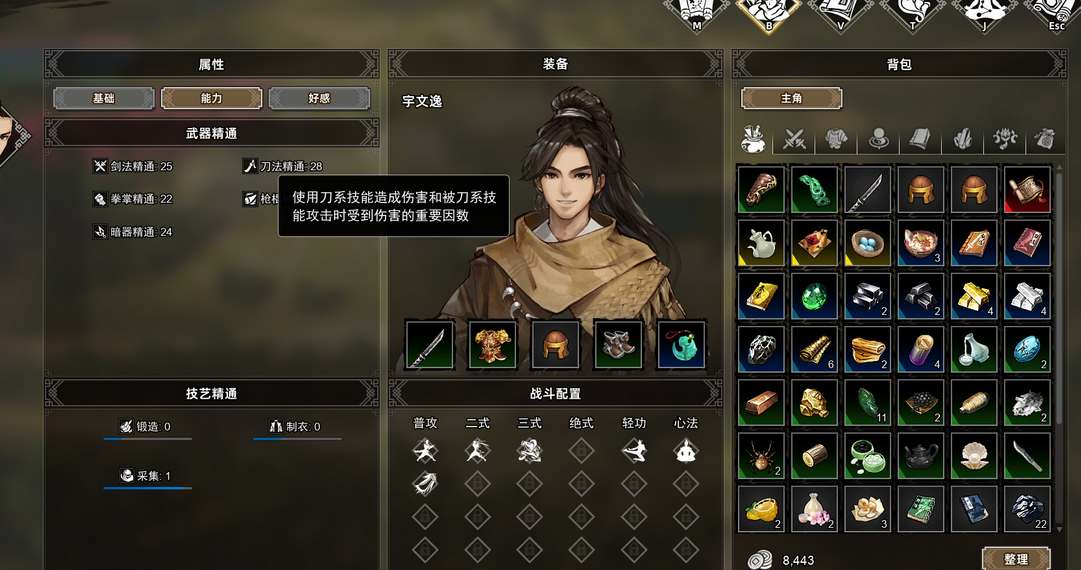Select the 心法 meditation skill slot
The width and height of the screenshot is (1081, 570).
click(685, 451)
